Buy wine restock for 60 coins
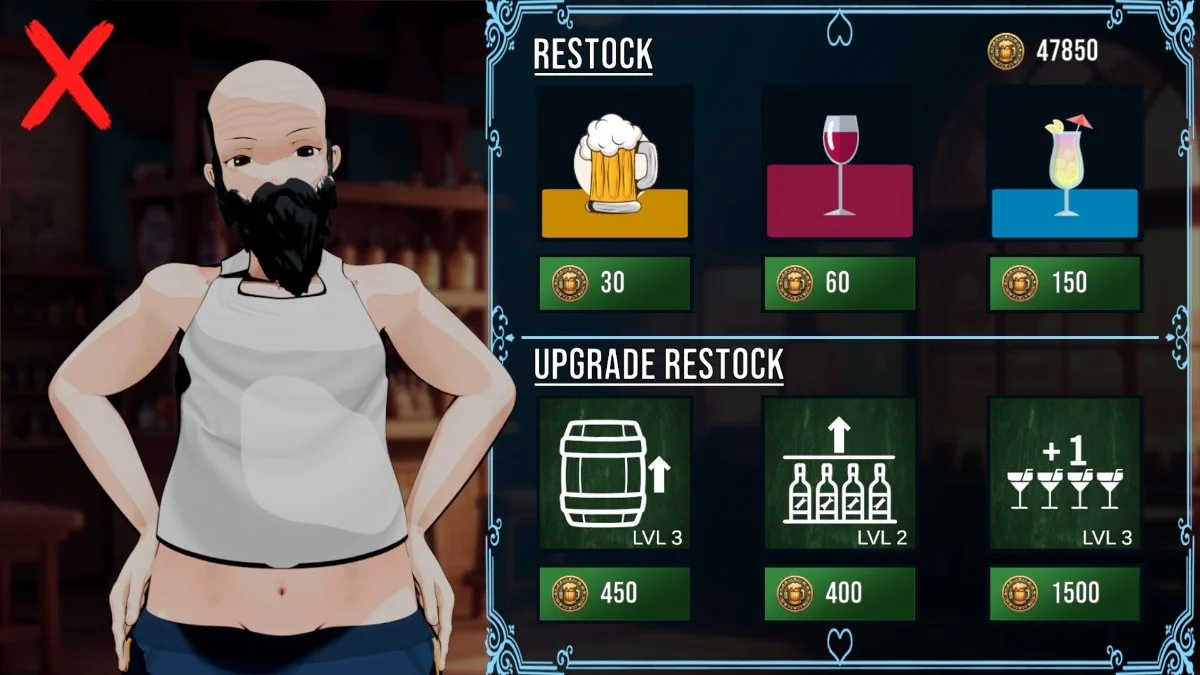The width and height of the screenshot is (1200, 675). [x=839, y=283]
